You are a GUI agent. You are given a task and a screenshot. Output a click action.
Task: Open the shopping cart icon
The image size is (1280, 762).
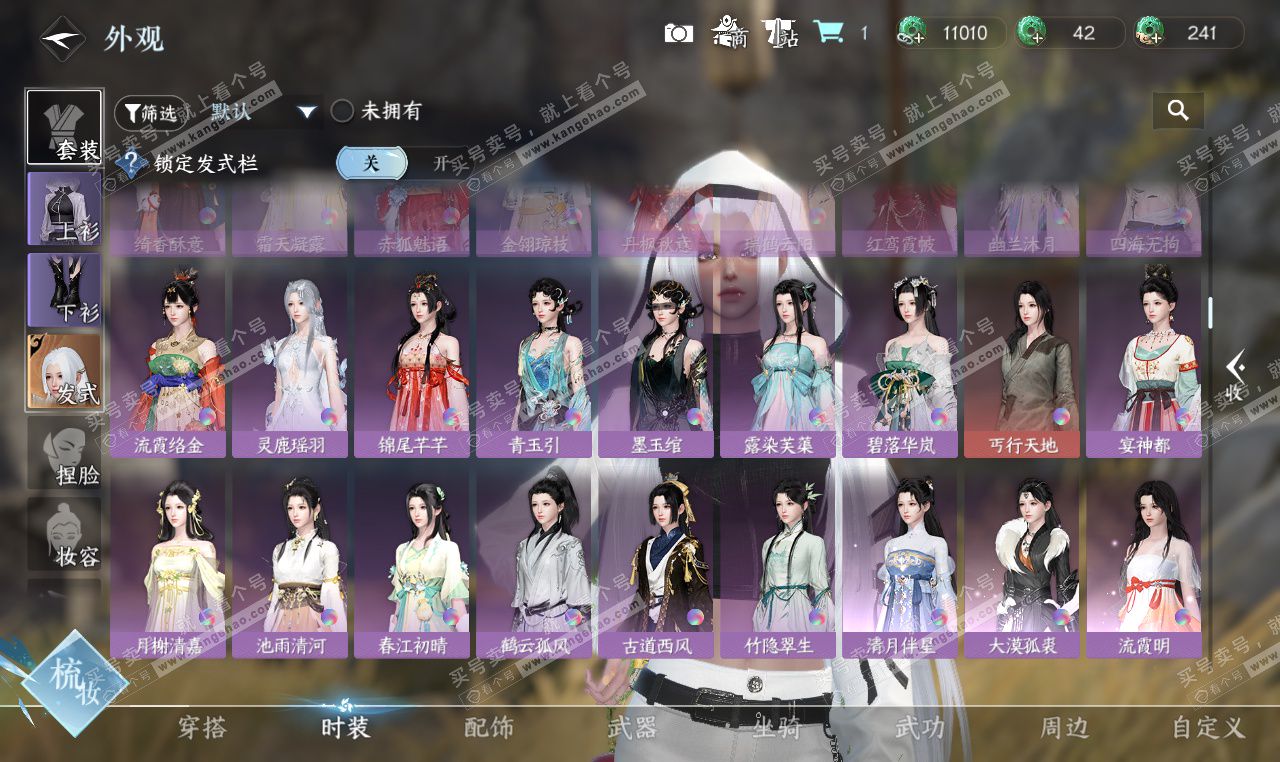(827, 32)
